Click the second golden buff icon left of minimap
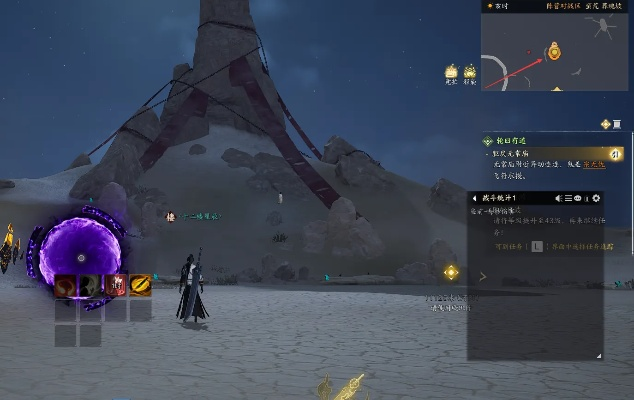634x400 pixels. (470, 72)
